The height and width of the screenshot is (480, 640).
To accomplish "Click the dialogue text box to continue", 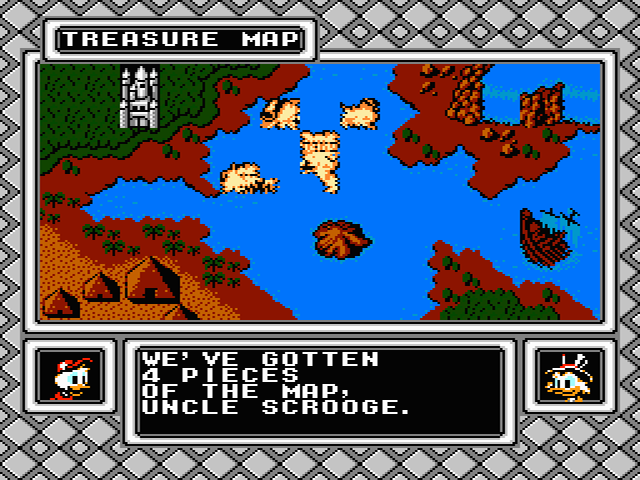I will [320, 391].
